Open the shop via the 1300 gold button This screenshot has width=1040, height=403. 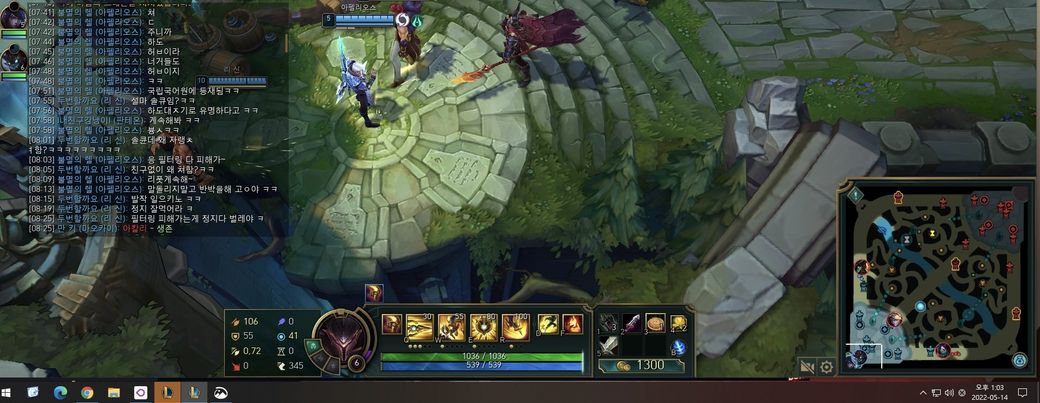[x=641, y=365]
